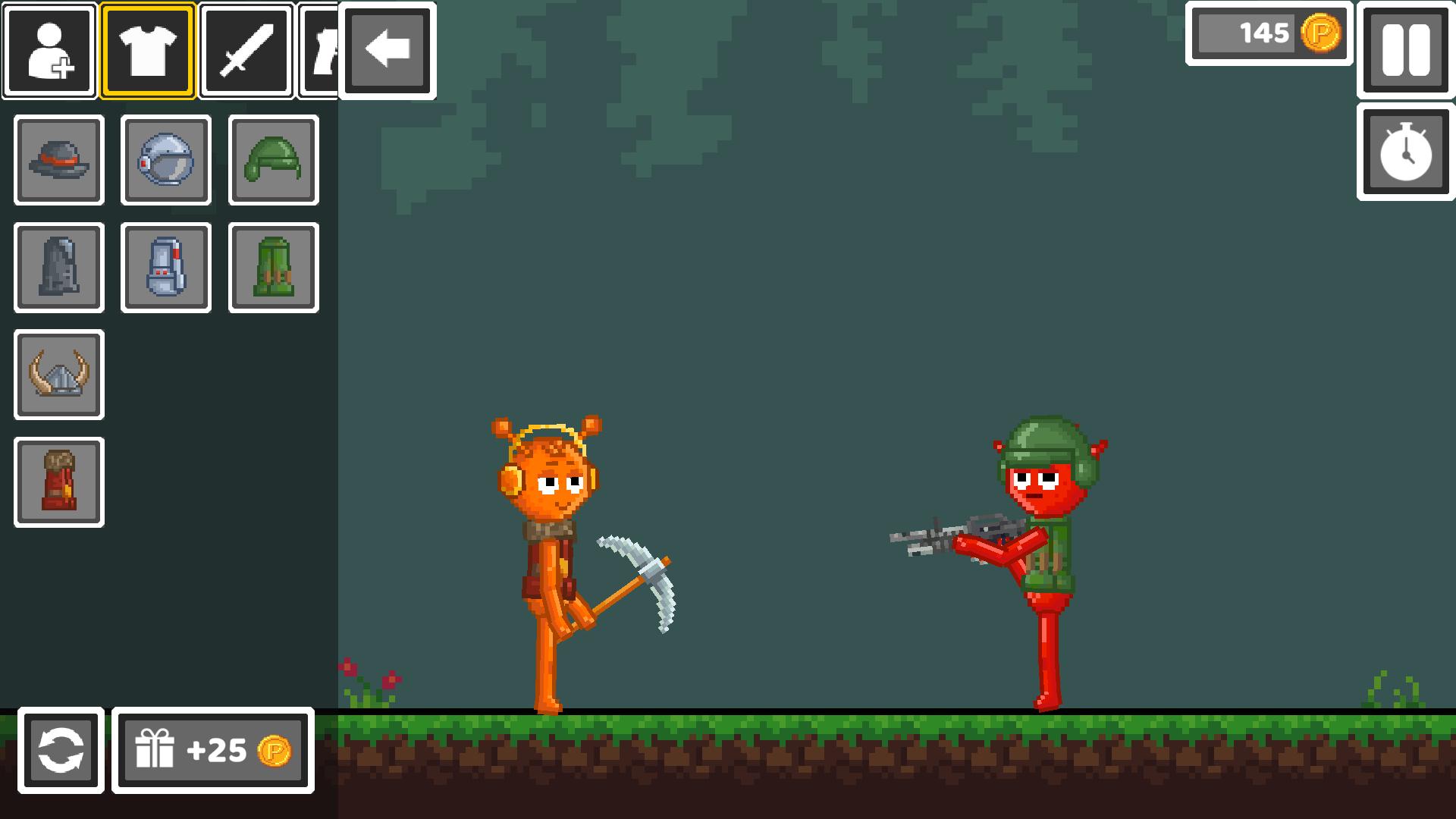Image resolution: width=1456 pixels, height=819 pixels.
Task: Open the match timer settings
Action: [1405, 153]
